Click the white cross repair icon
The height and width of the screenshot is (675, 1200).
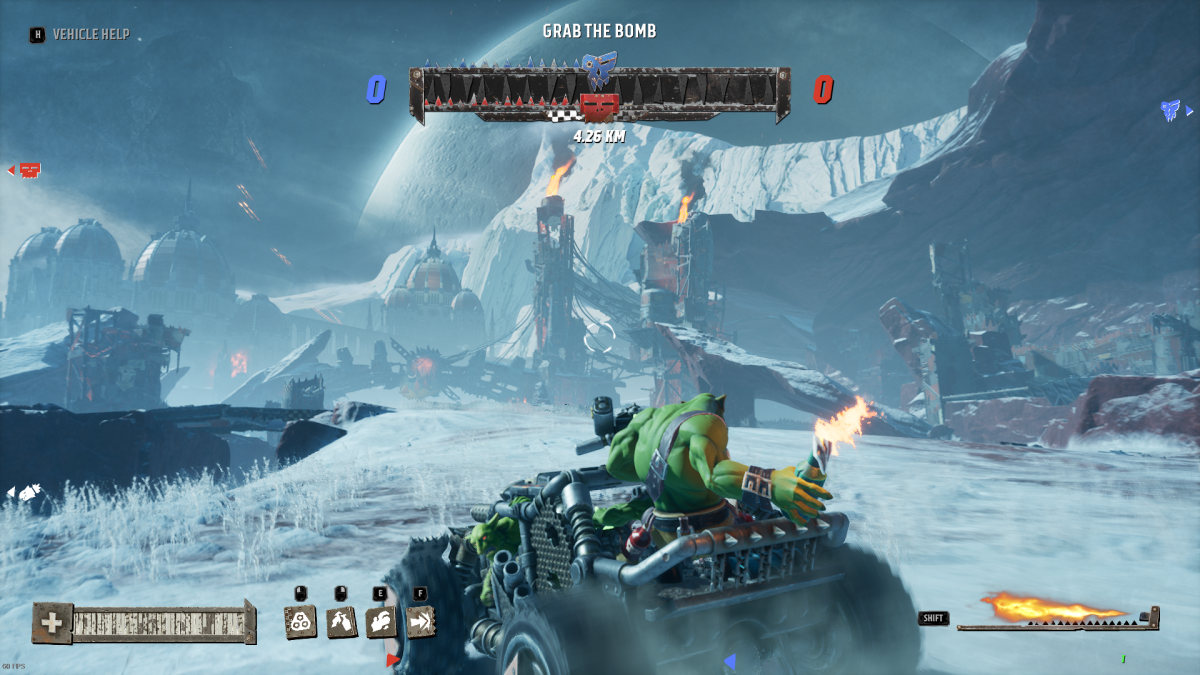coord(51,623)
